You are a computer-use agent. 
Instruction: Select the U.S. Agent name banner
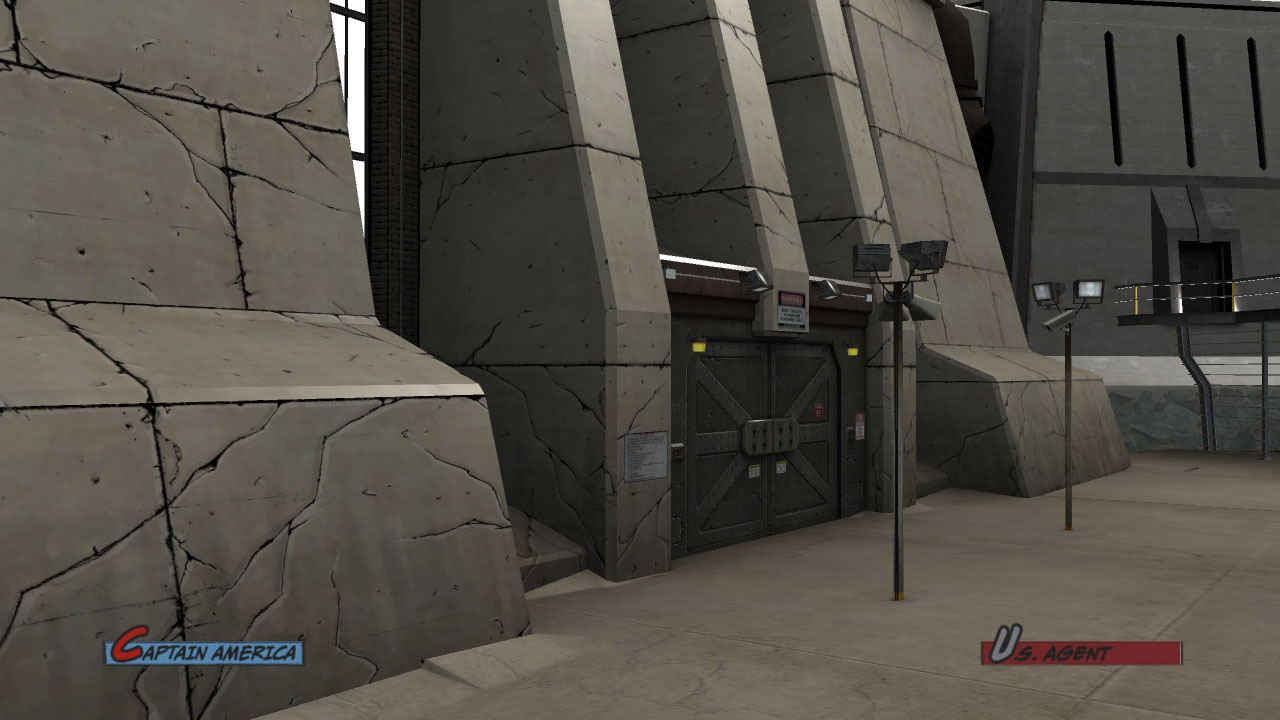1081,652
